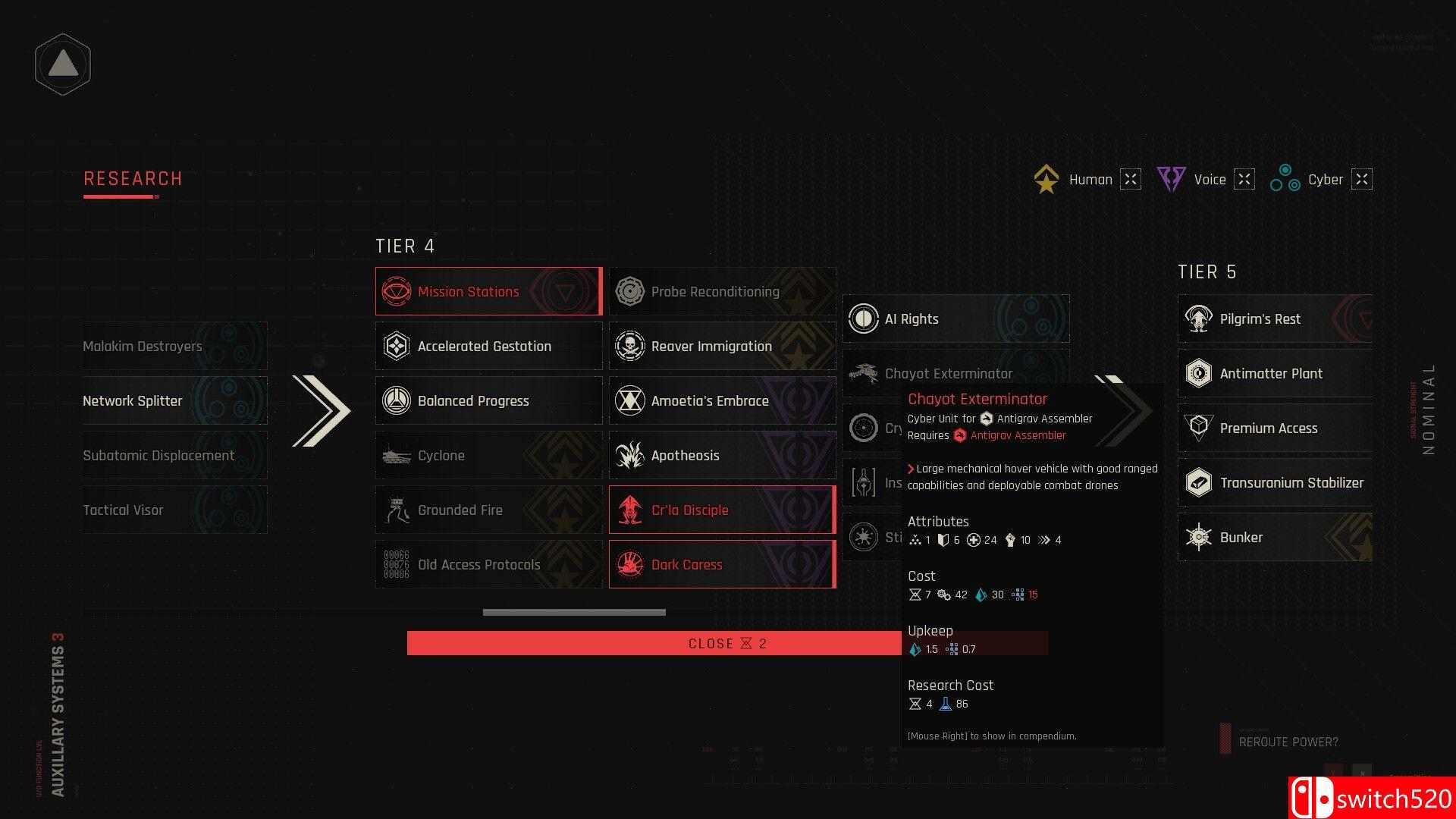Viewport: 1456px width, 819px height.
Task: Select Mission Stations research
Action: tap(488, 292)
